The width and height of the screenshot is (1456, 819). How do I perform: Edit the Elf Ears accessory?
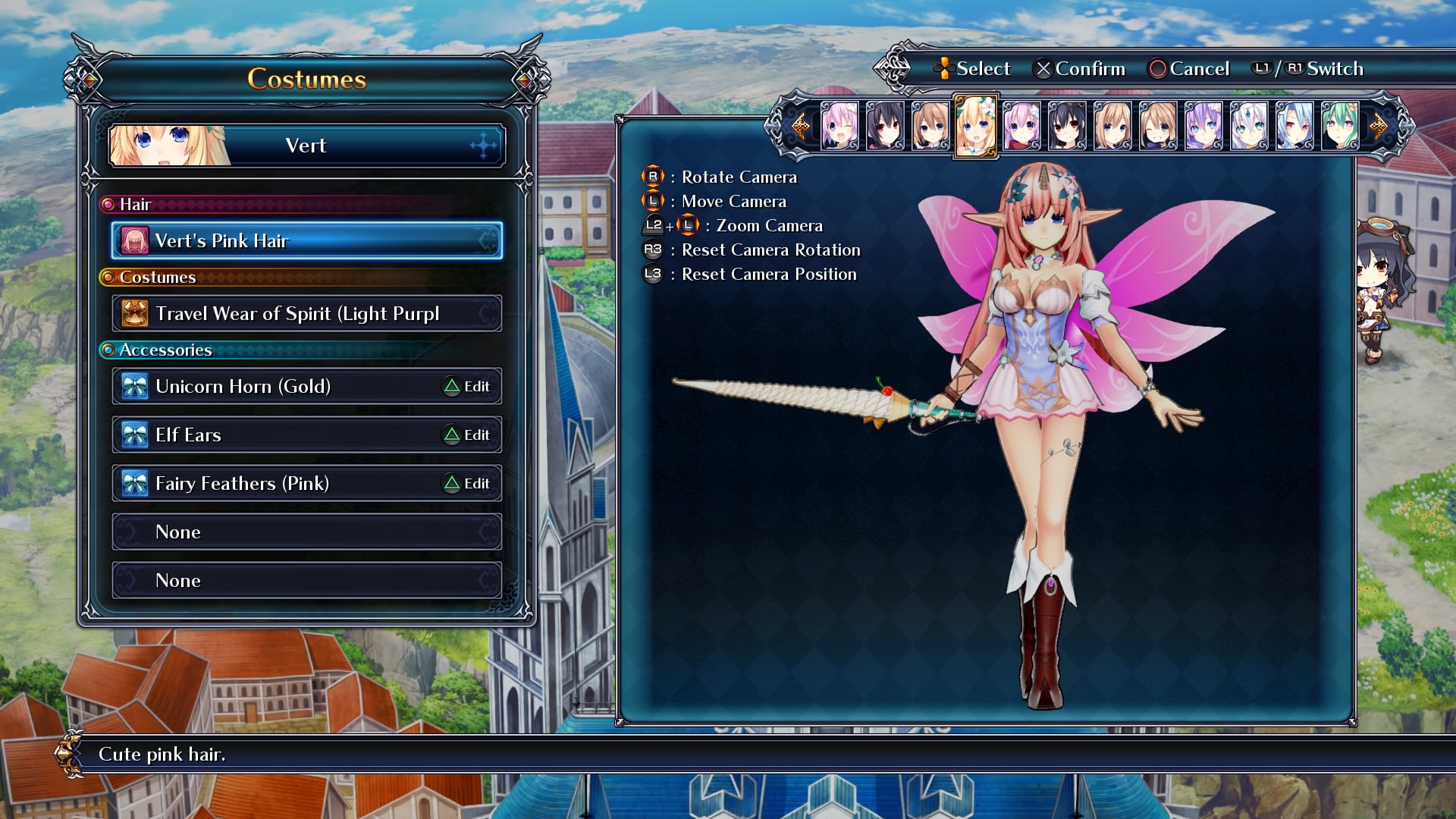[467, 435]
